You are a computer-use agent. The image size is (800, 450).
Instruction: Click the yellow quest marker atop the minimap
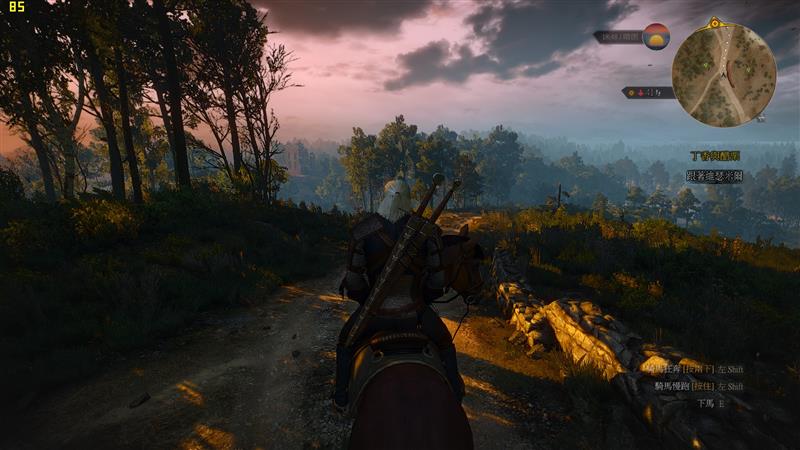tap(715, 21)
